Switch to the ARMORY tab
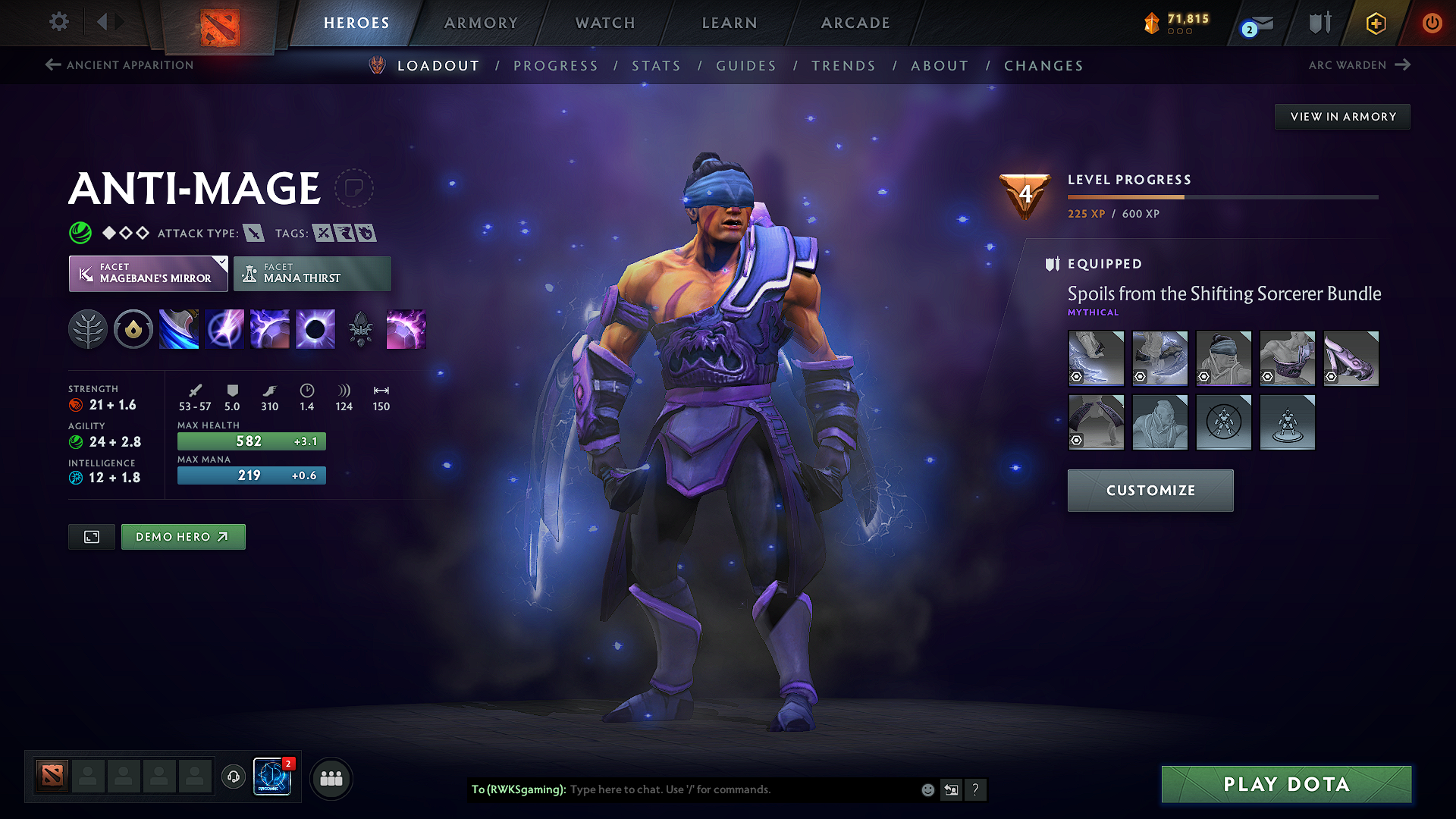1456x819 pixels. pyautogui.click(x=480, y=23)
